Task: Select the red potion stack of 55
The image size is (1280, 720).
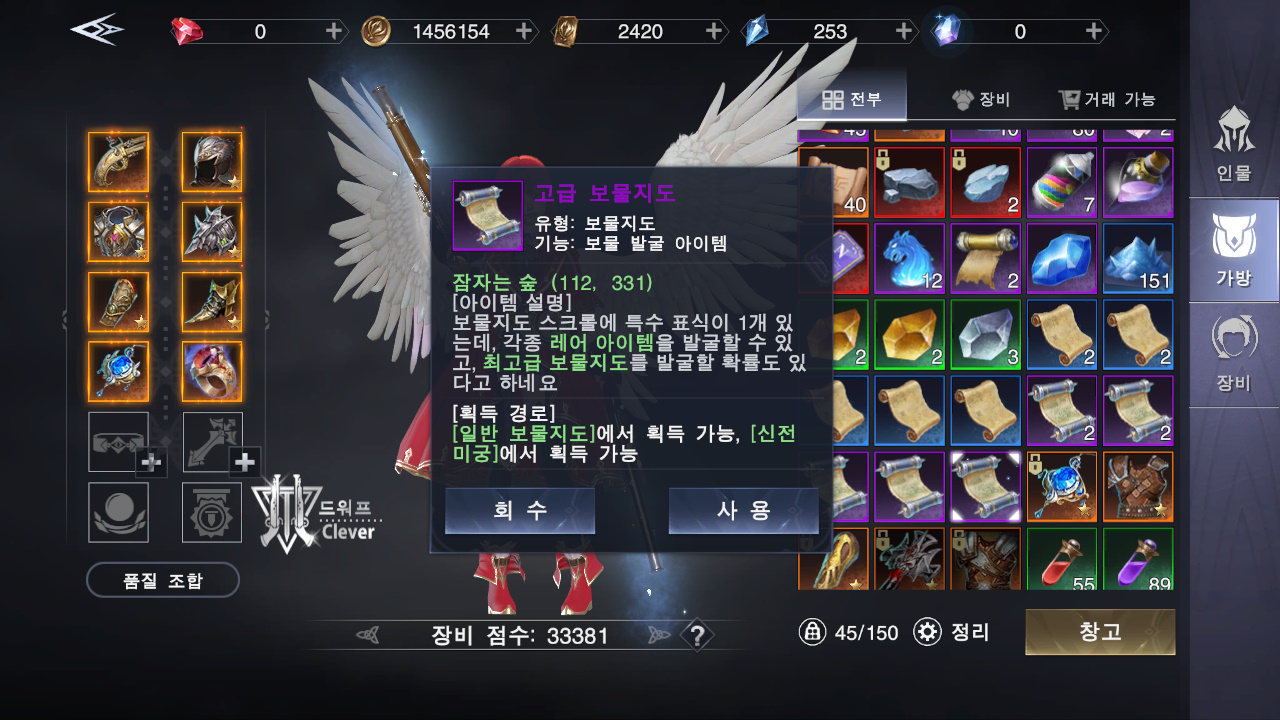Action: click(x=1062, y=560)
